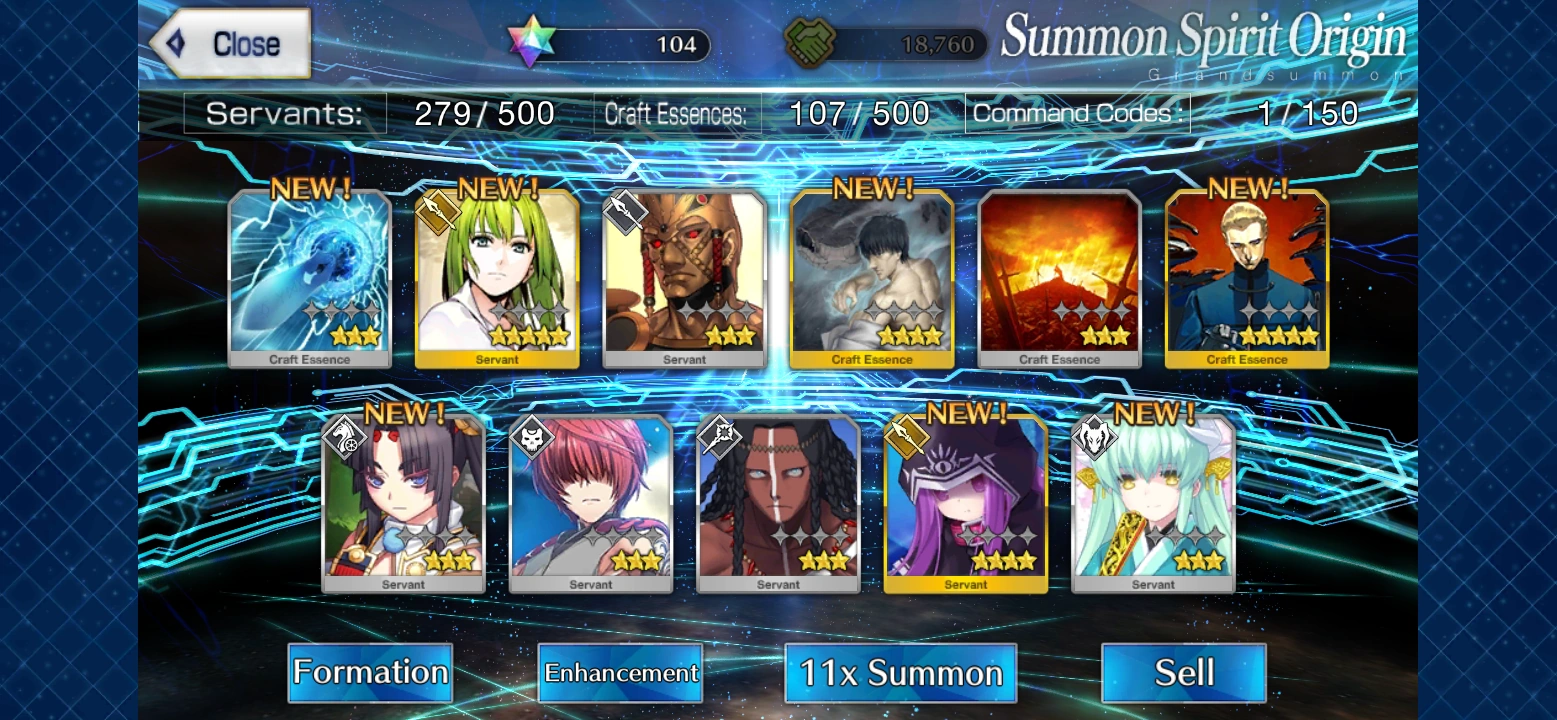Open the Formation screen
This screenshot has width=1557, height=720.
(370, 673)
